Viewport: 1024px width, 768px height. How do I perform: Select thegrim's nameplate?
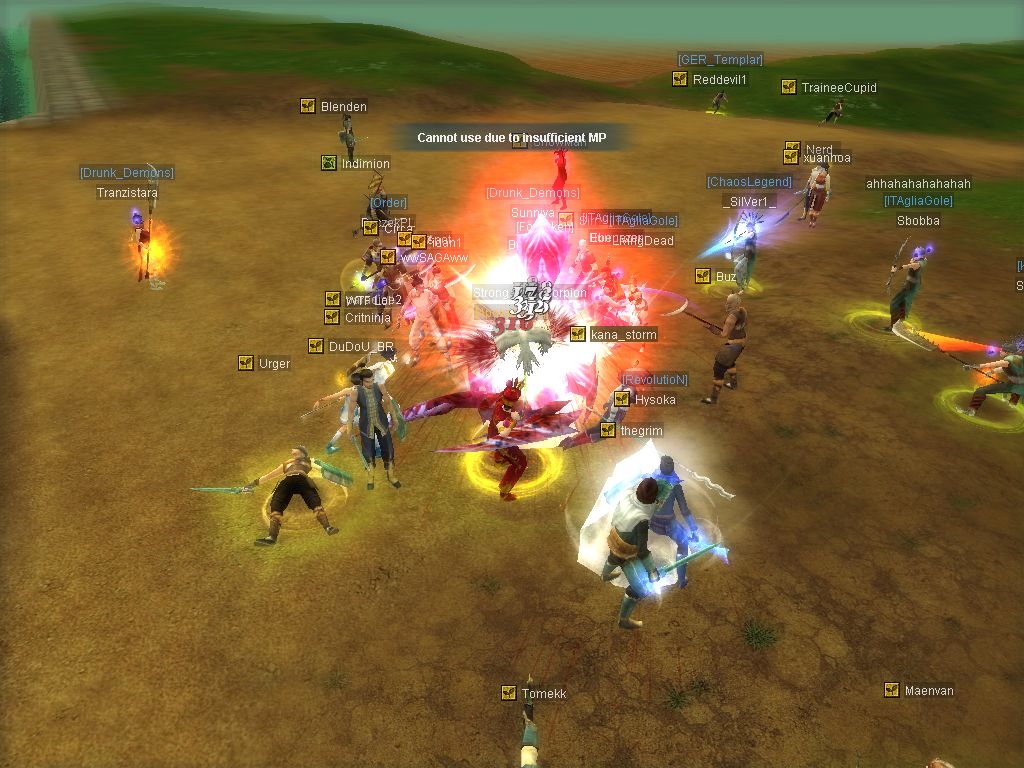point(641,431)
